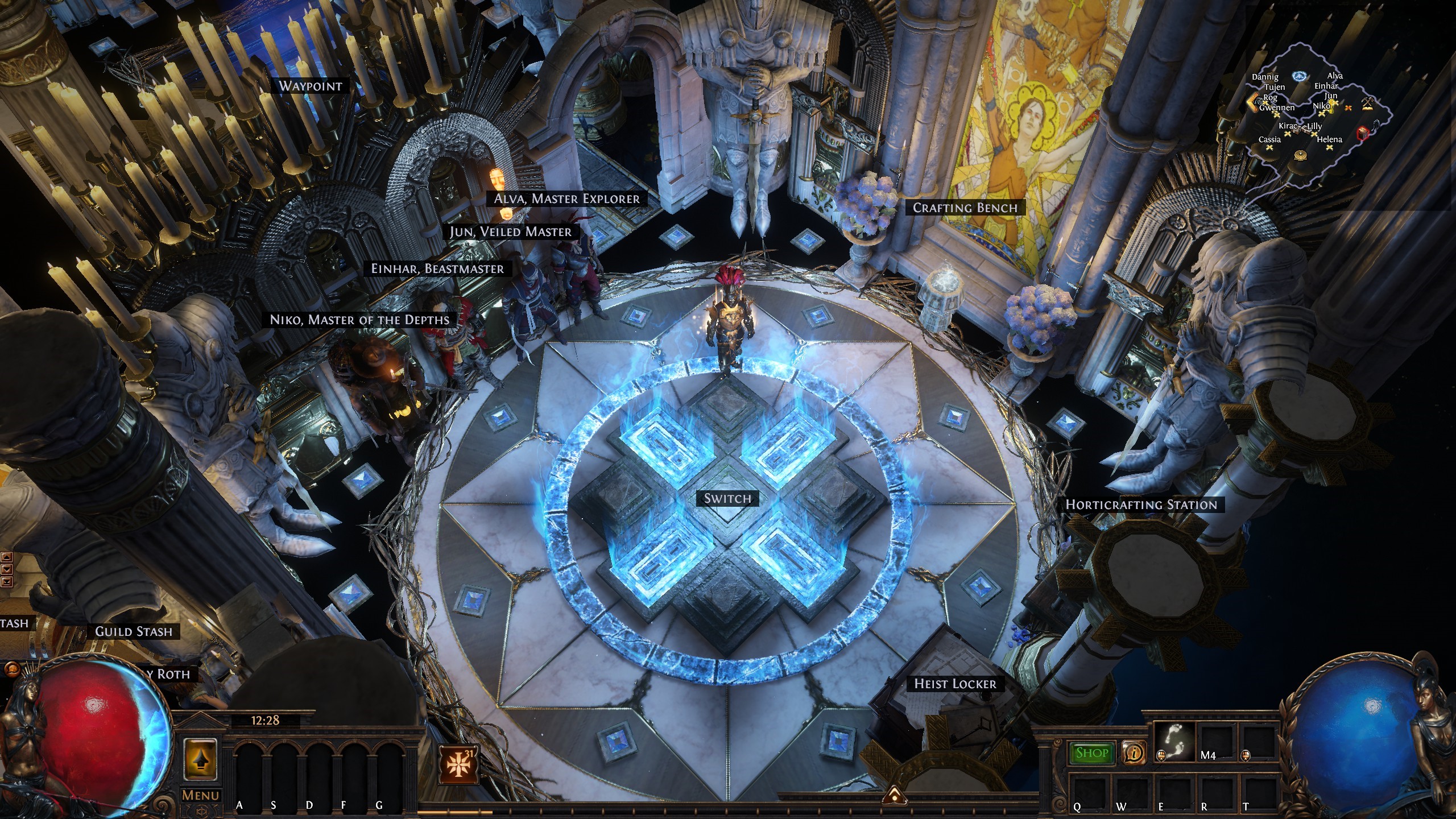The height and width of the screenshot is (819, 1456).
Task: Select the Einhar, Beastmaster nameplate
Action: pyautogui.click(x=437, y=268)
